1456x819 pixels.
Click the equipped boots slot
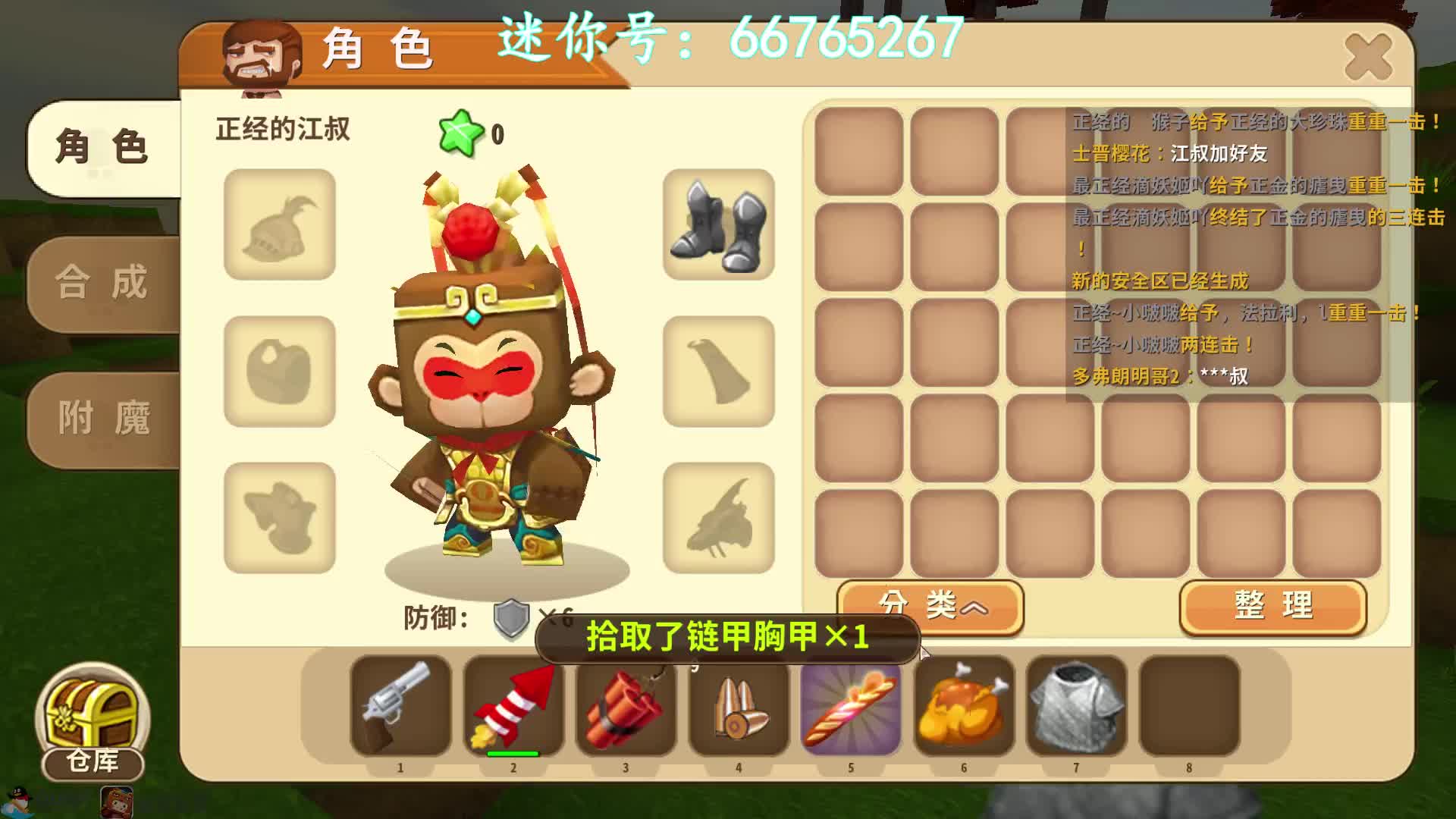tap(717, 226)
